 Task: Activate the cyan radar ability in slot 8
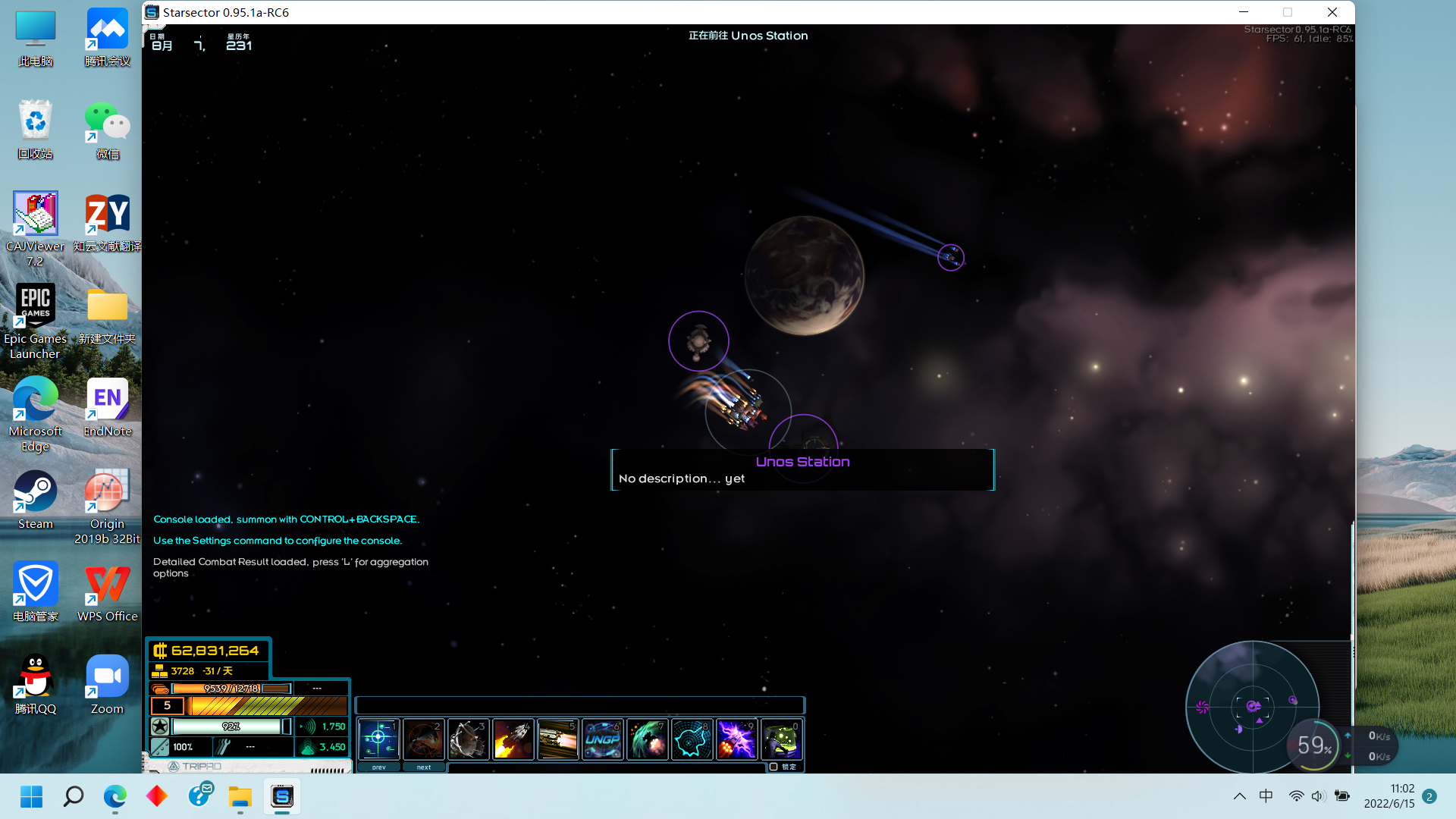coord(692,739)
